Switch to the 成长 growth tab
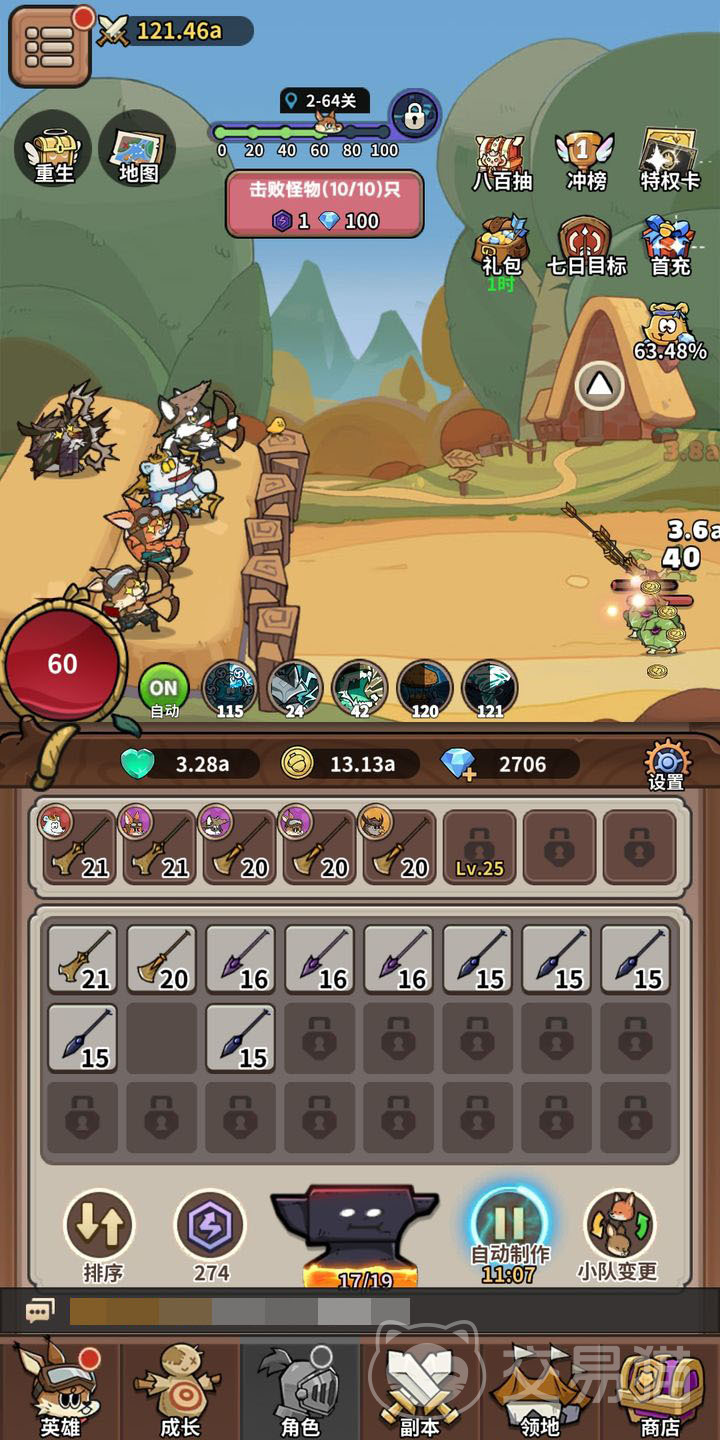720x1440 pixels. click(180, 1390)
